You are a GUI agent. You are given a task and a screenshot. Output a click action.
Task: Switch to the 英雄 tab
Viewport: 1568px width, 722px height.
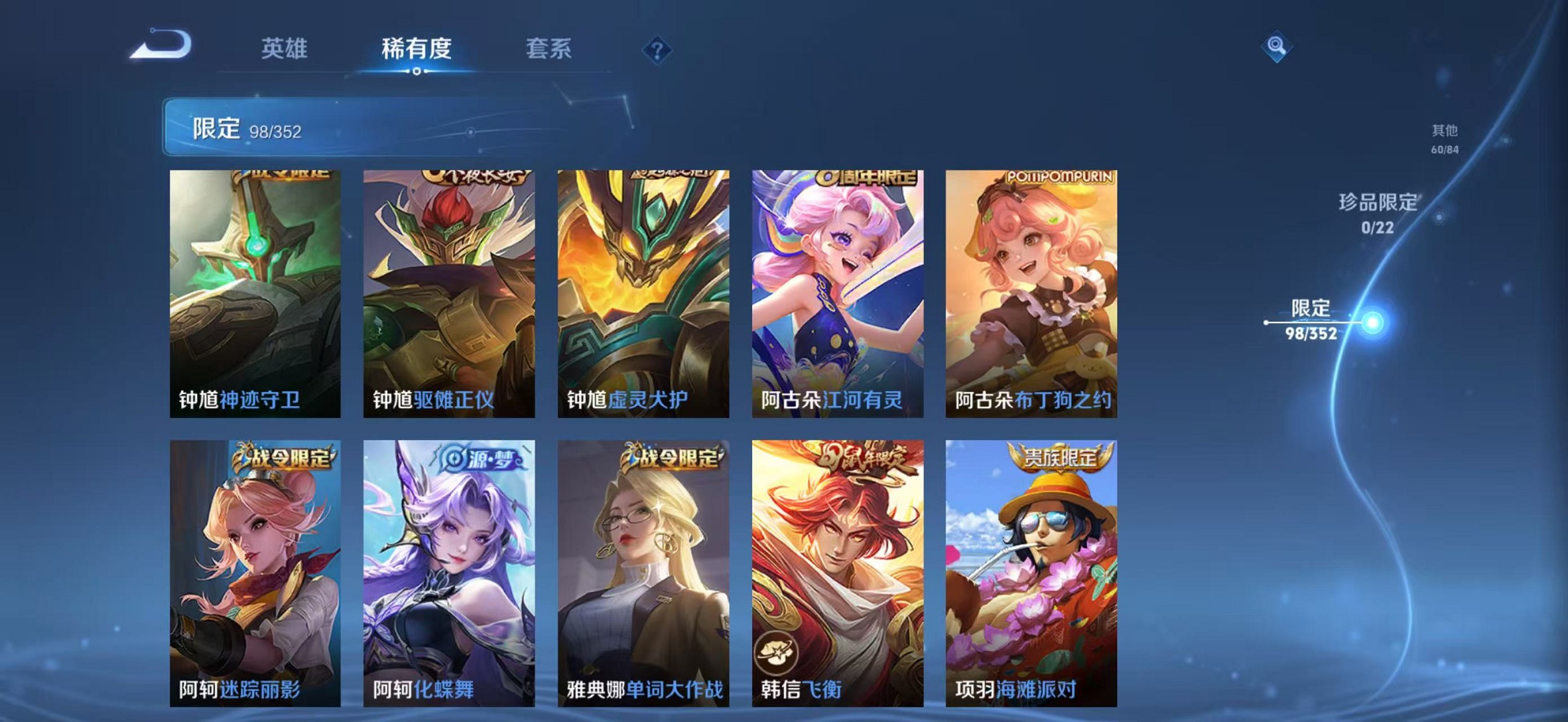pos(285,50)
